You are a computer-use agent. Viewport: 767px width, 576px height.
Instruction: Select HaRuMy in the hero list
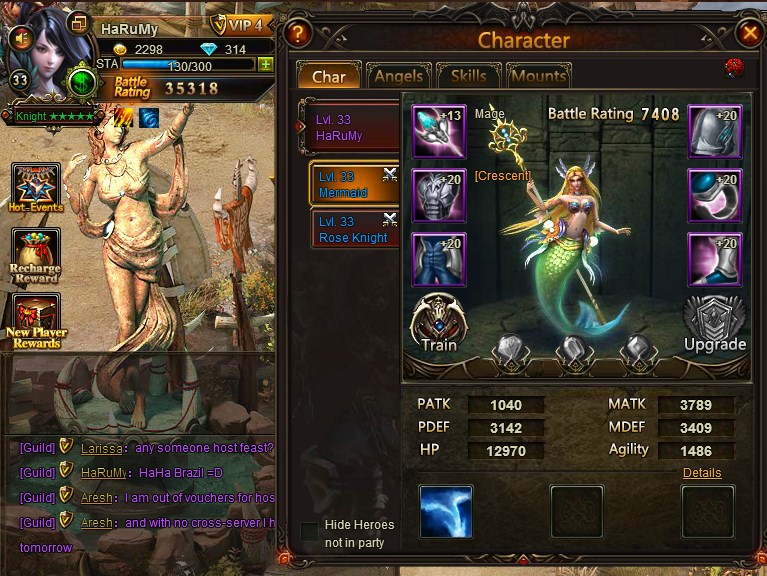click(350, 127)
